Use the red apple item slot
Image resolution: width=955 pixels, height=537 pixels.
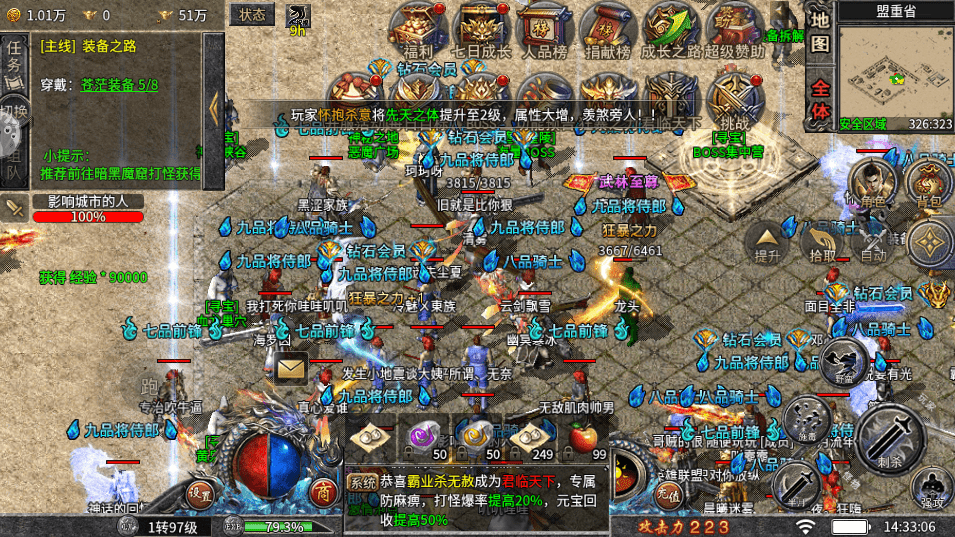[583, 438]
